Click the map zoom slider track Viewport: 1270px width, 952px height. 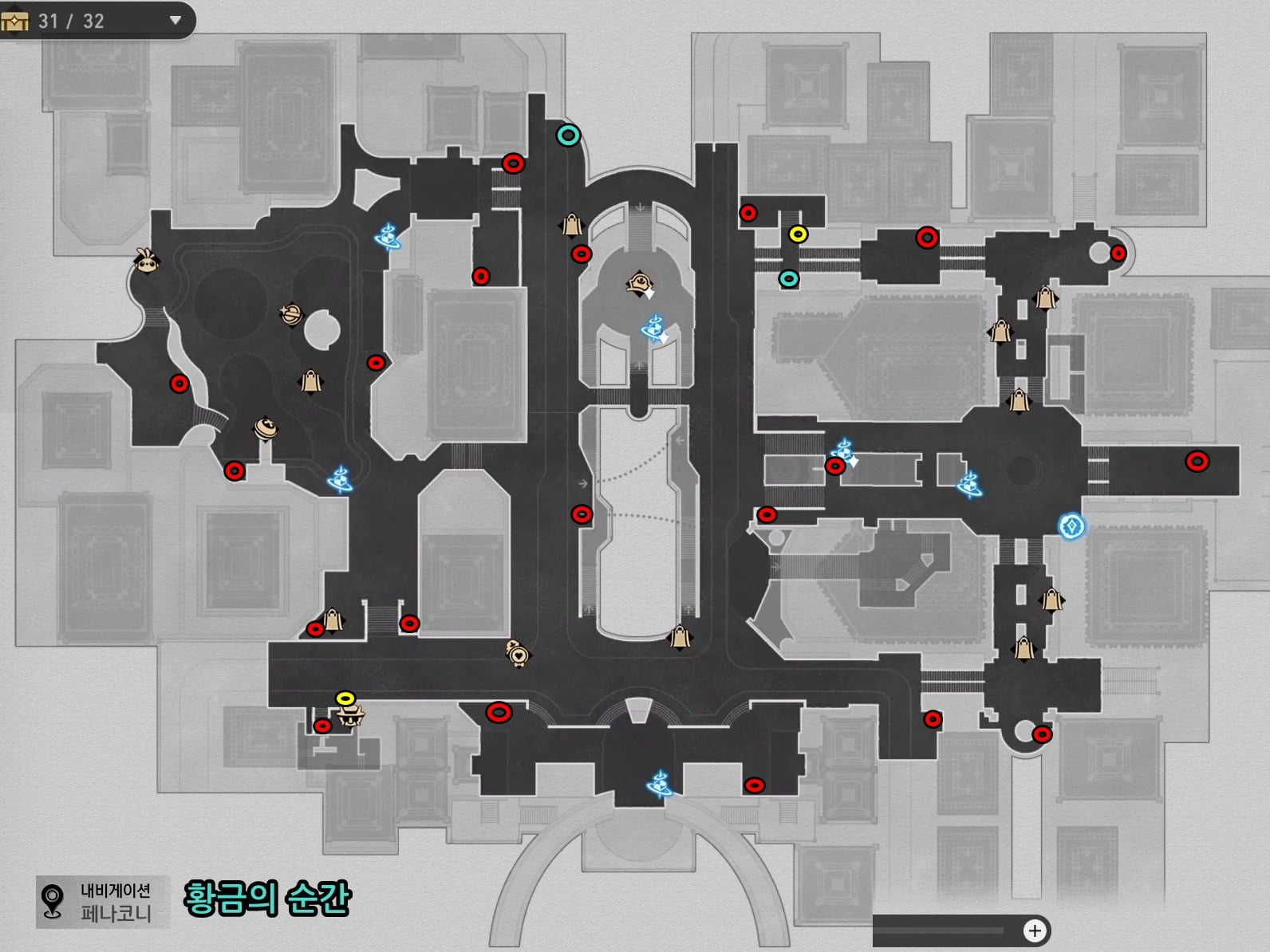tap(941, 930)
